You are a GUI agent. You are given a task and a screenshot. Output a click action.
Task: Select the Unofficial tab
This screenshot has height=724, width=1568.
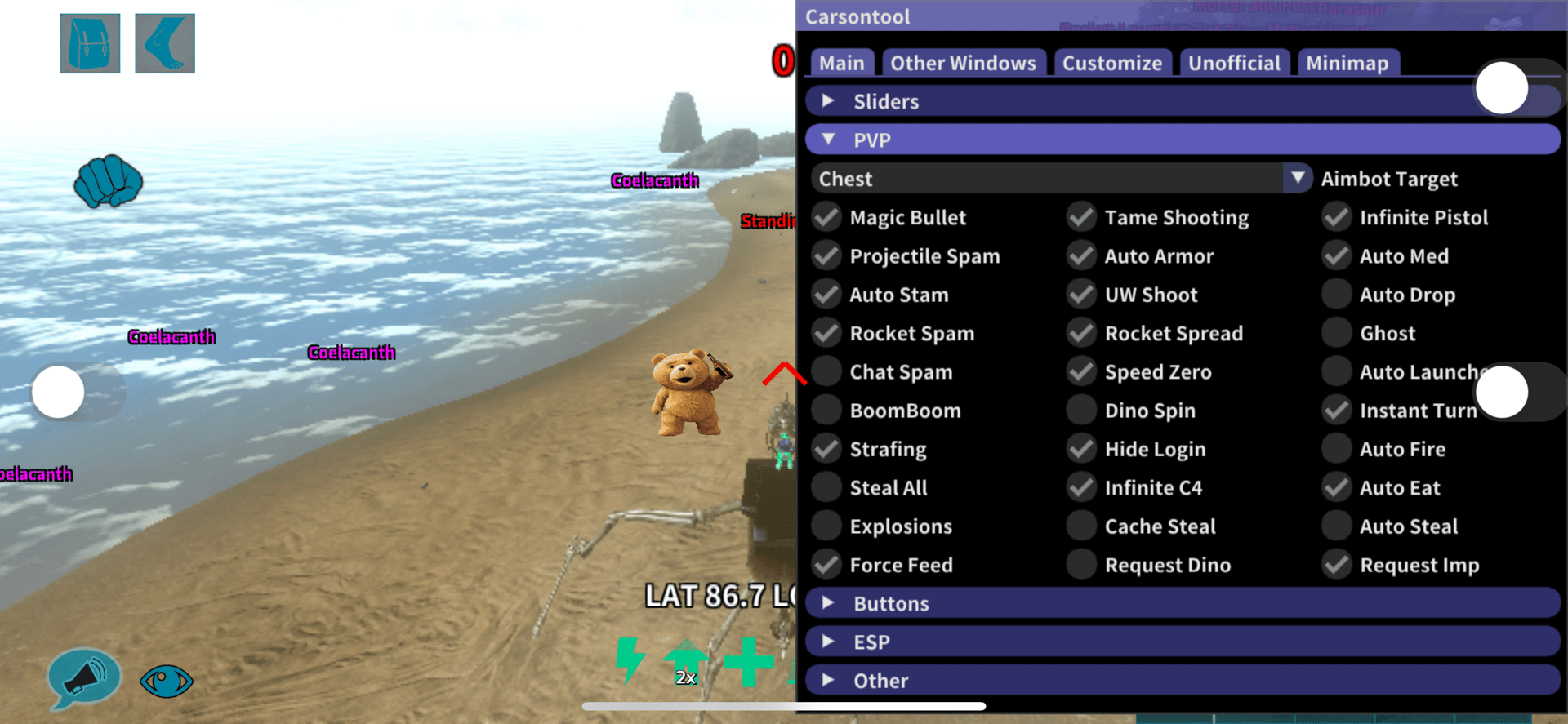1233,63
